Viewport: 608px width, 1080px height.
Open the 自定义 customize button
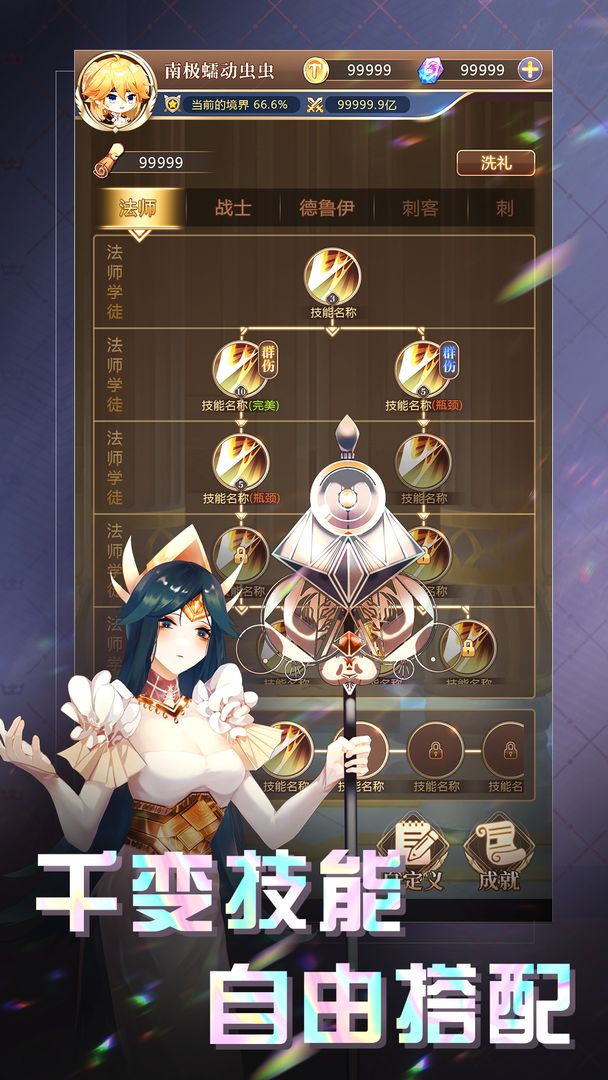[x=412, y=848]
